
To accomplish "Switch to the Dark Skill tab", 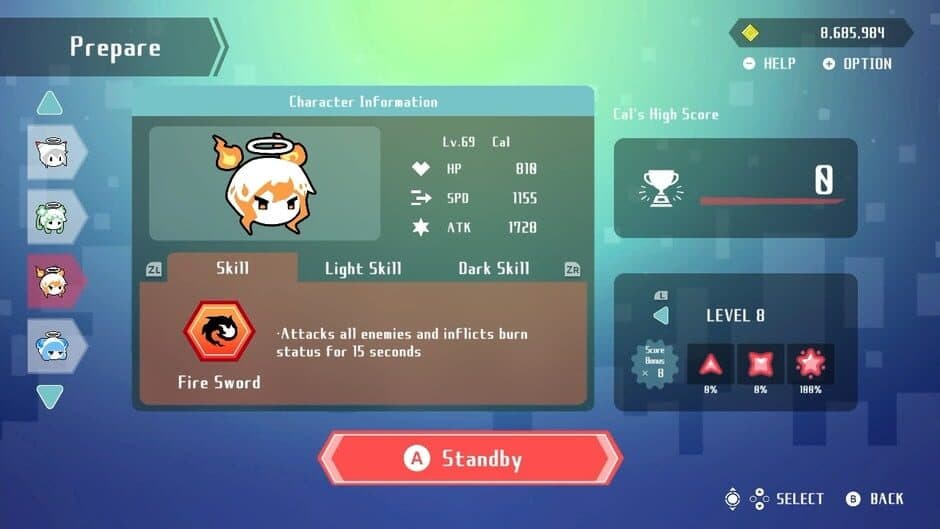I will pos(494,268).
